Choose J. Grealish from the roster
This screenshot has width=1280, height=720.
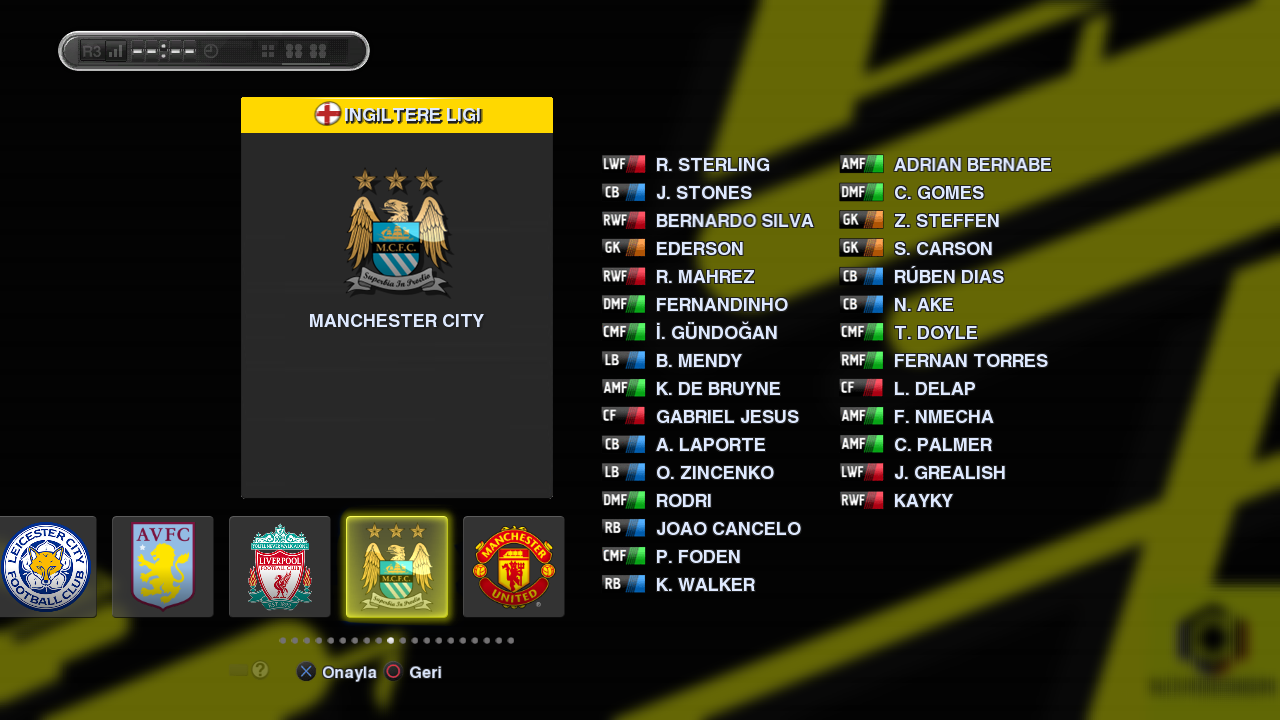point(949,473)
